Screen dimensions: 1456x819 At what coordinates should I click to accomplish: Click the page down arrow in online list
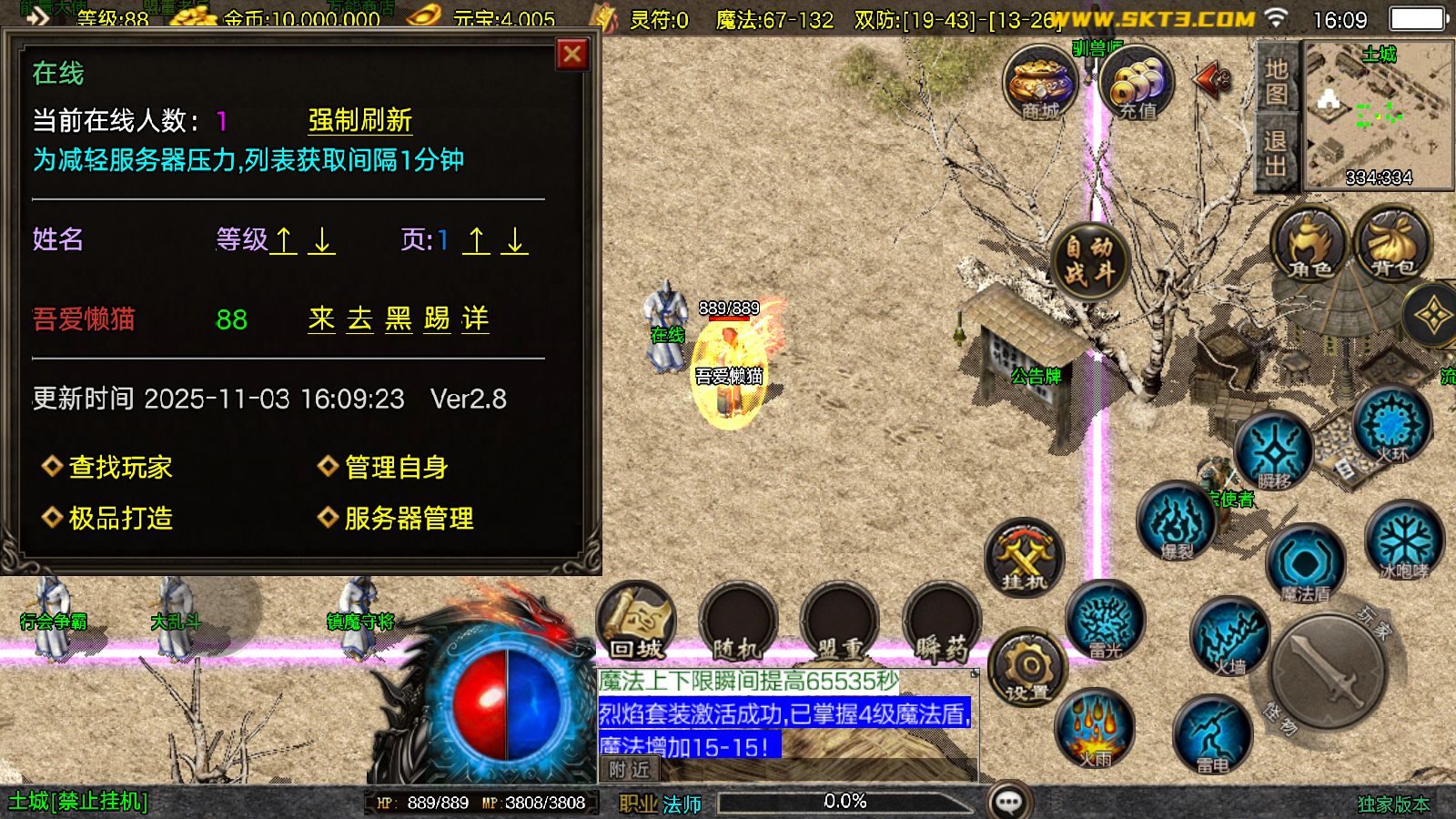[513, 243]
